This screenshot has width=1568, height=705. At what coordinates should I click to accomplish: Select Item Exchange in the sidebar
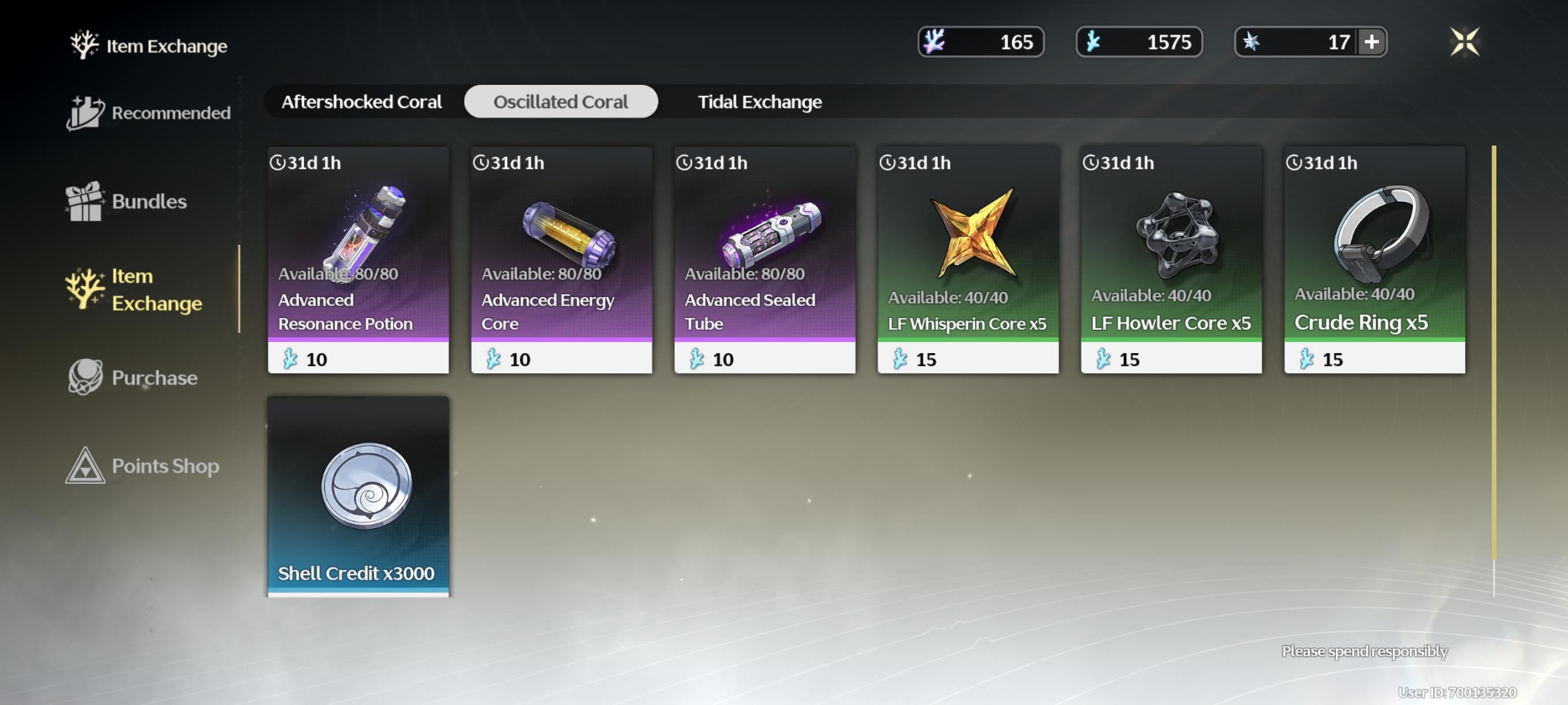(135, 290)
